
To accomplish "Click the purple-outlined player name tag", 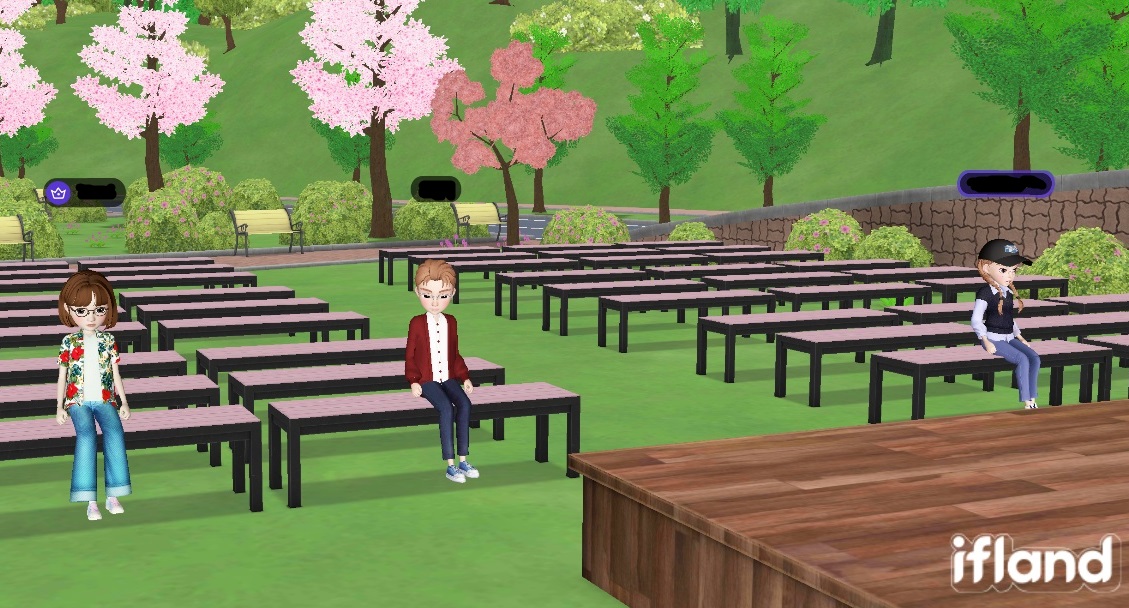I will (x=1005, y=184).
